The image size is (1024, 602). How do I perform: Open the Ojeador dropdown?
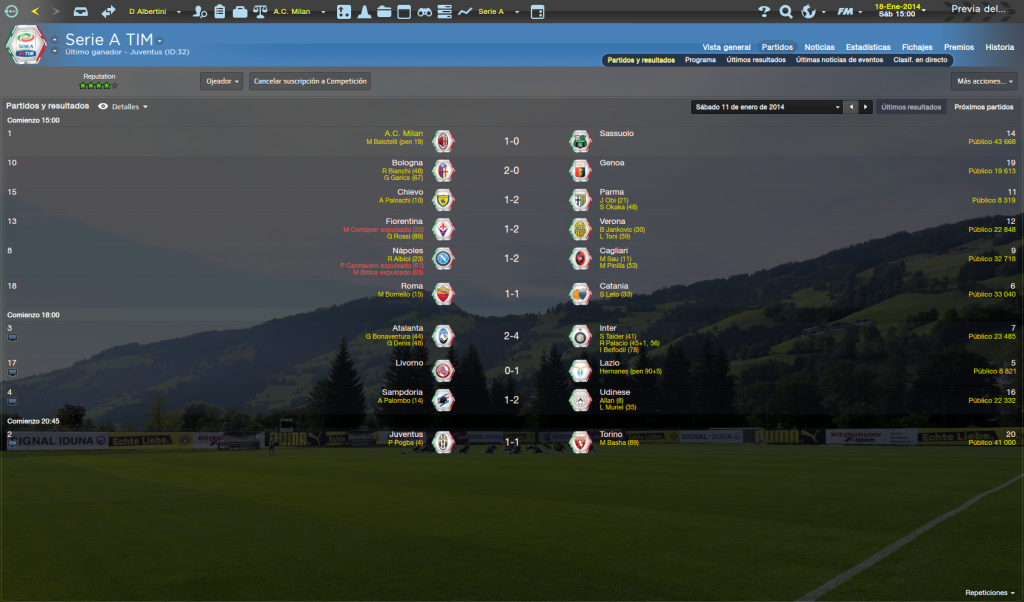pos(221,81)
